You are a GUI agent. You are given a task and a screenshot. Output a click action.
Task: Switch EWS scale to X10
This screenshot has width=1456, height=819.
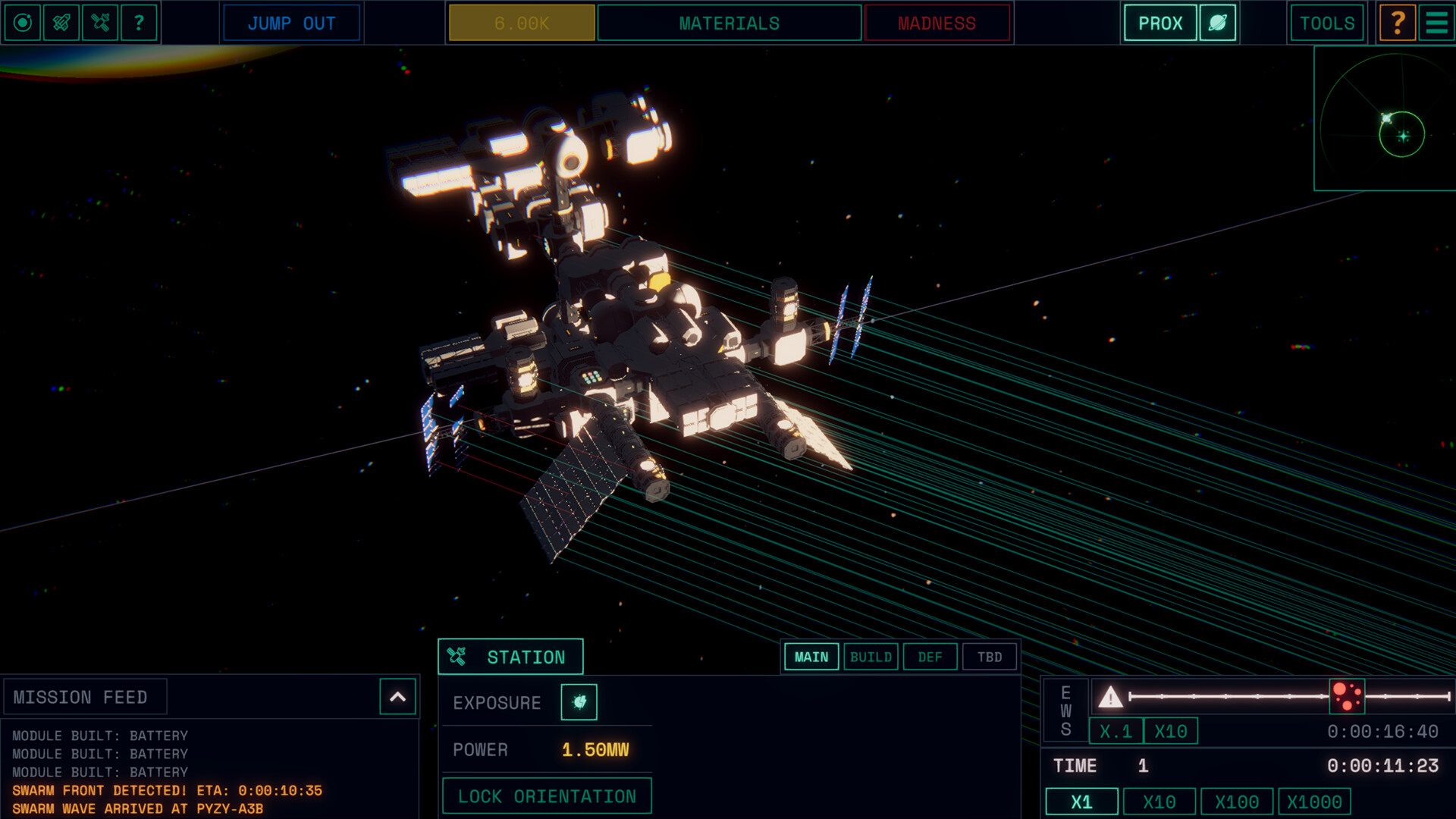pos(1170,731)
